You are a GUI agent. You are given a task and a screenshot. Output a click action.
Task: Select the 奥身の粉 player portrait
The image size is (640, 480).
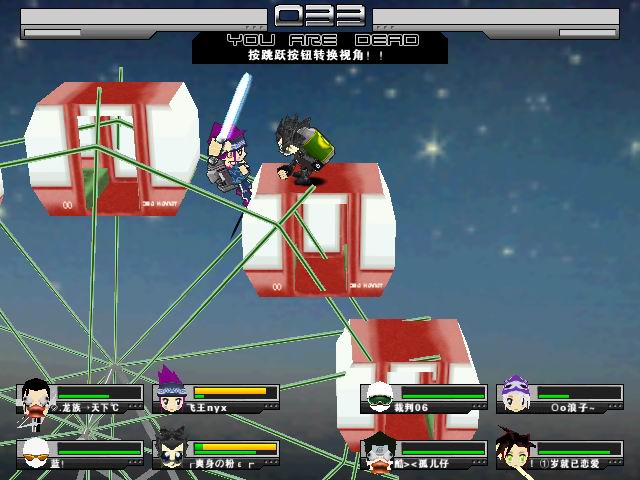170,452
